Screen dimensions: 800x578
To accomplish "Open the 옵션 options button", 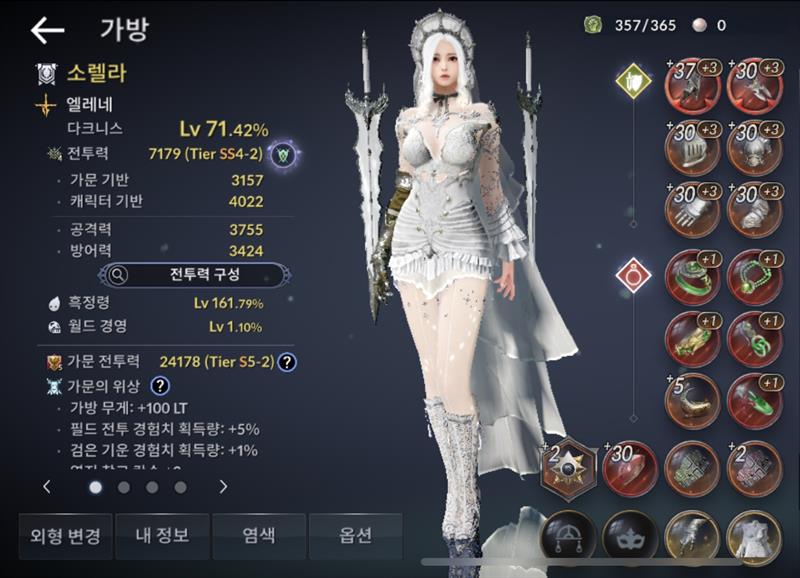I will tap(355, 536).
